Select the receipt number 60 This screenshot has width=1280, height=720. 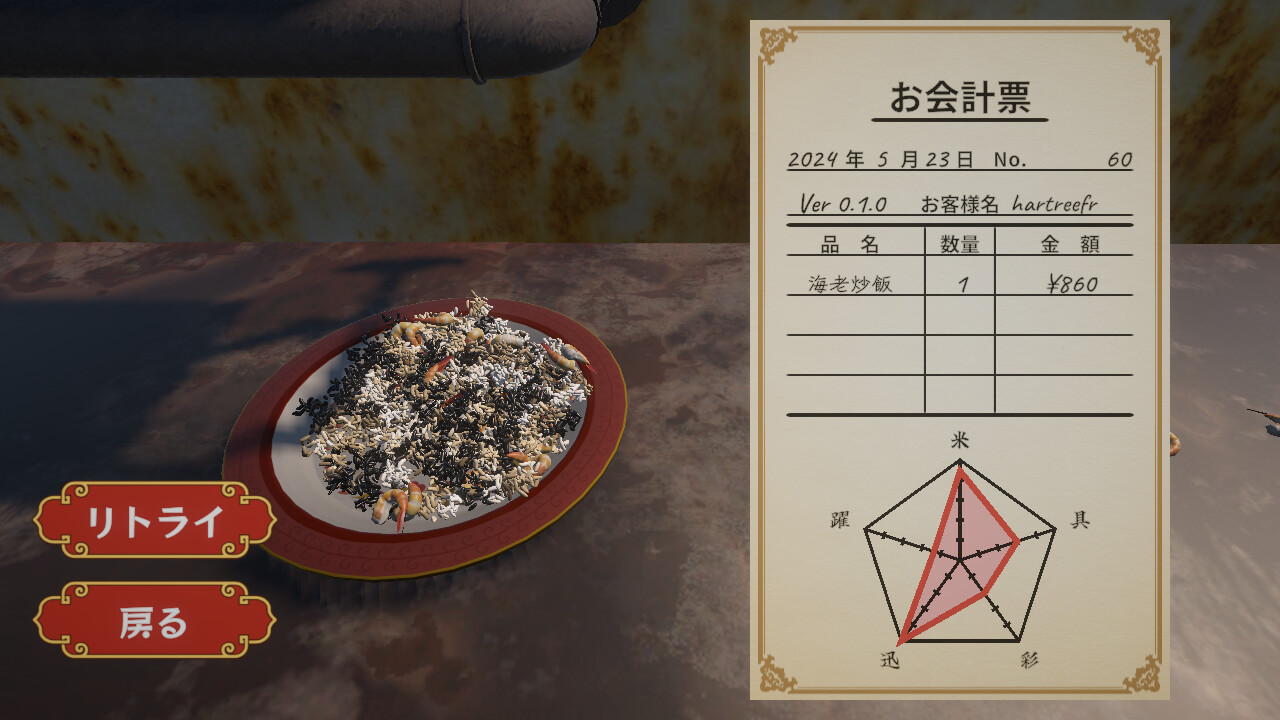point(1121,158)
